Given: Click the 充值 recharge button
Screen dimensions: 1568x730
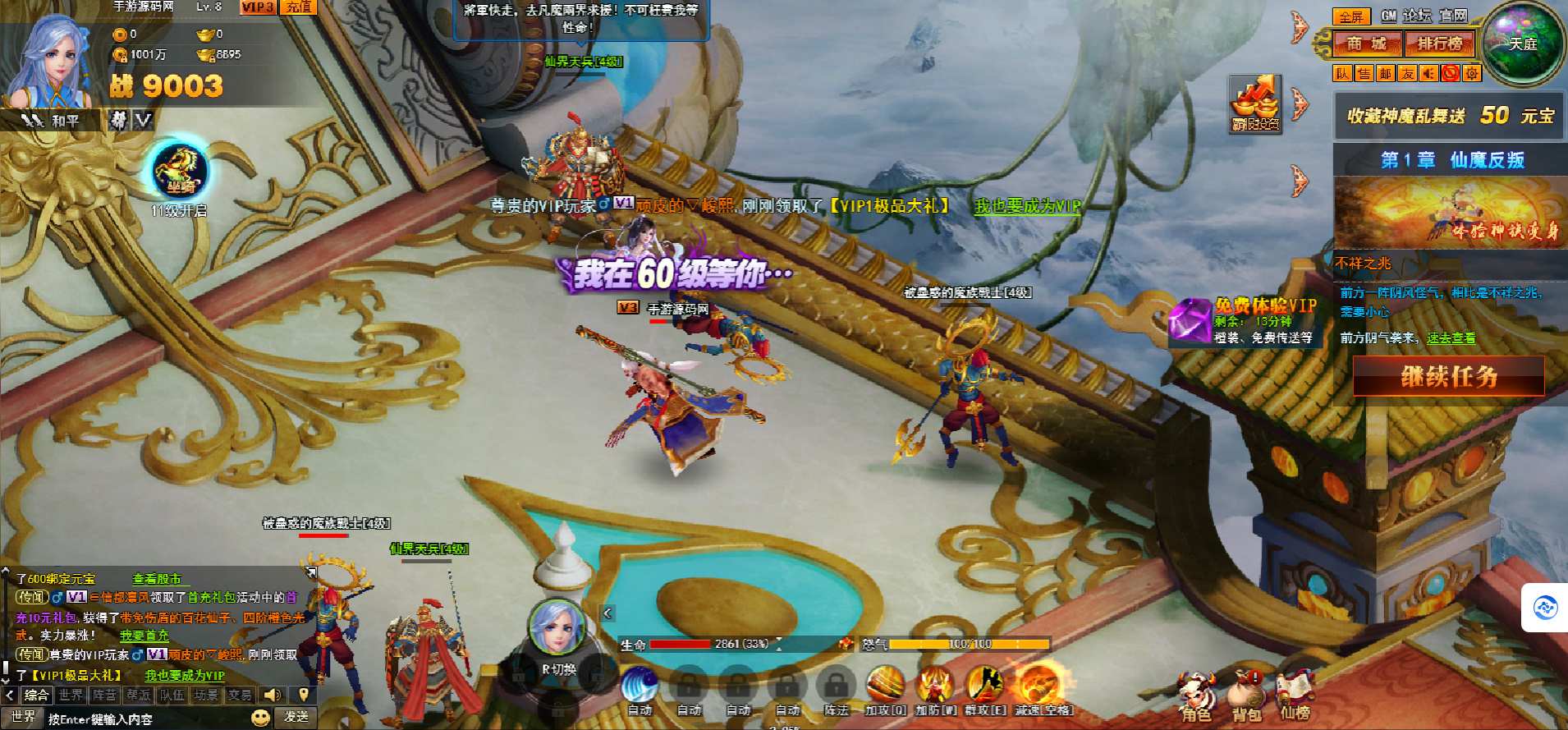Looking at the screenshot, I should pyautogui.click(x=299, y=7).
